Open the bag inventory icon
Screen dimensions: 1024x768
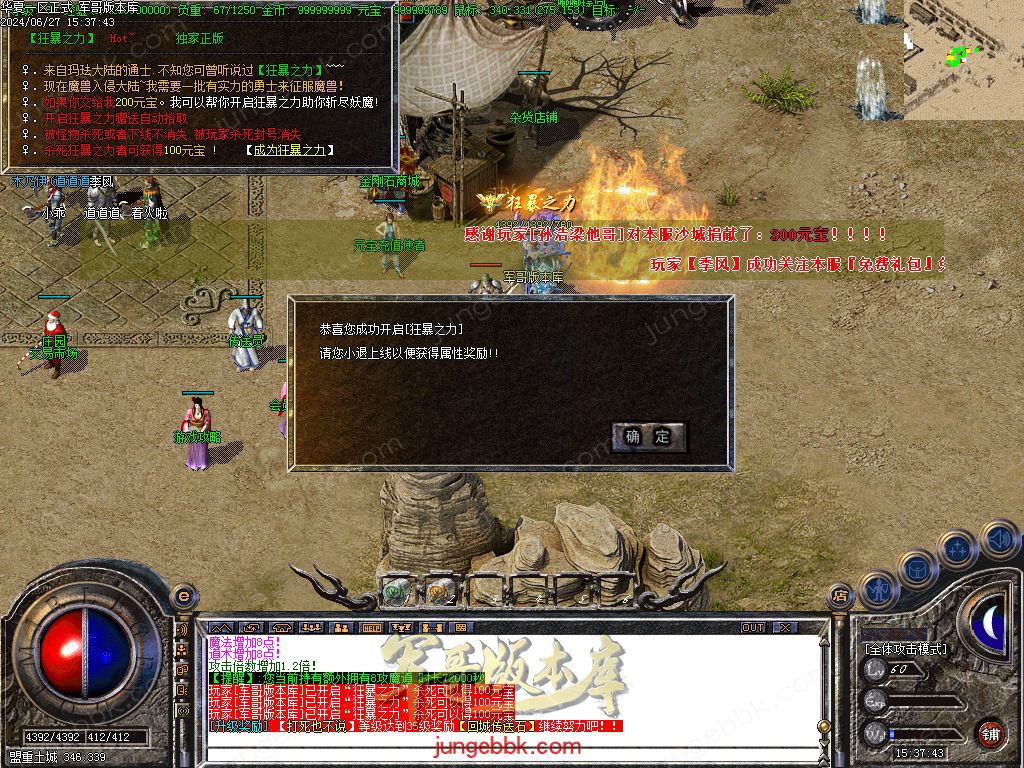[917, 569]
